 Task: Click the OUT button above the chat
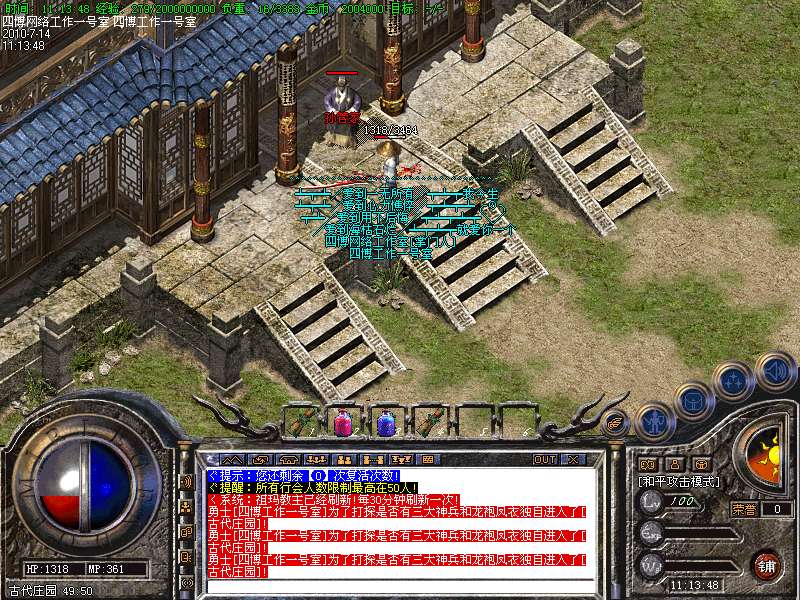point(544,459)
